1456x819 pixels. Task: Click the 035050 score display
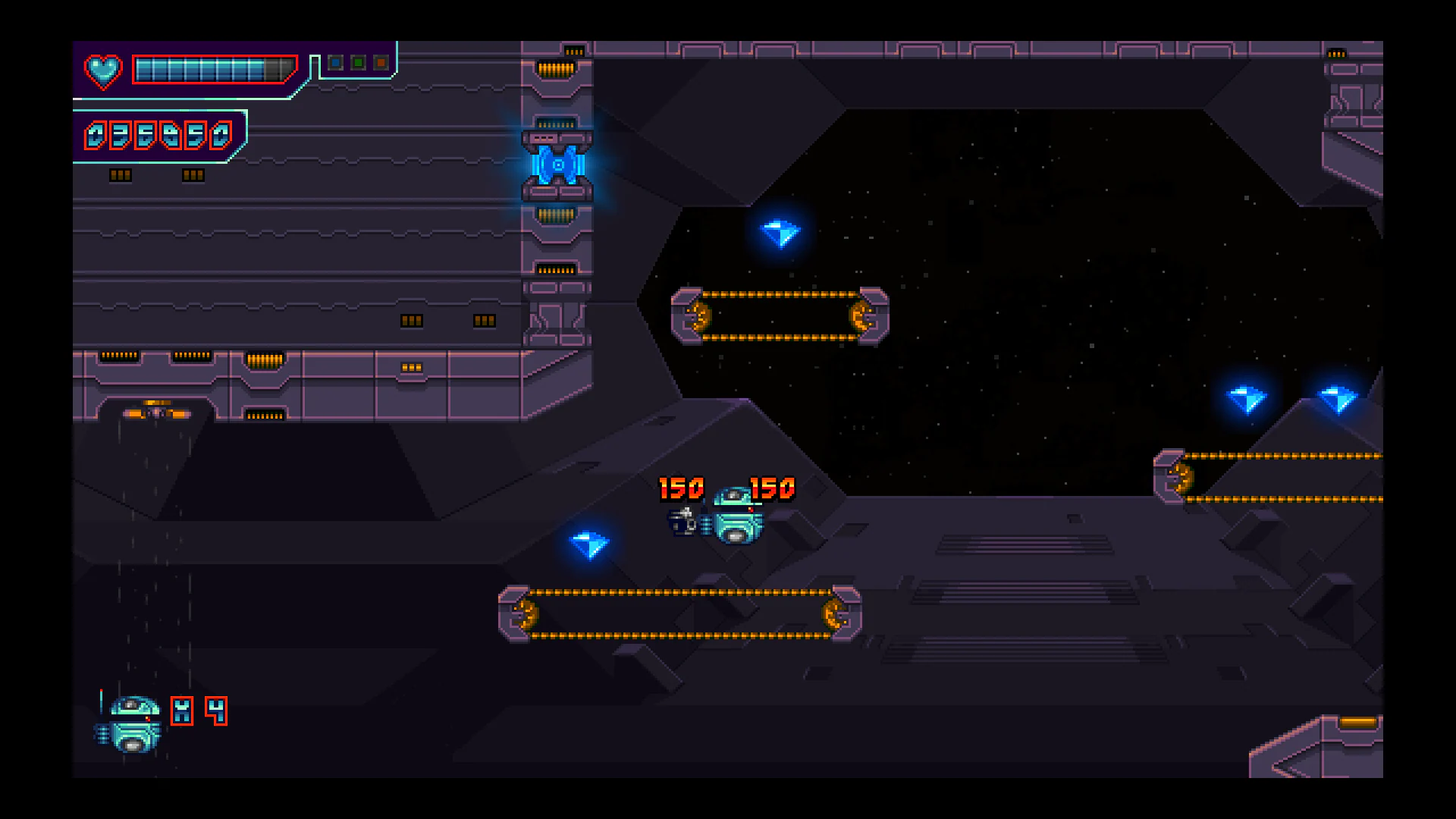pos(157,136)
